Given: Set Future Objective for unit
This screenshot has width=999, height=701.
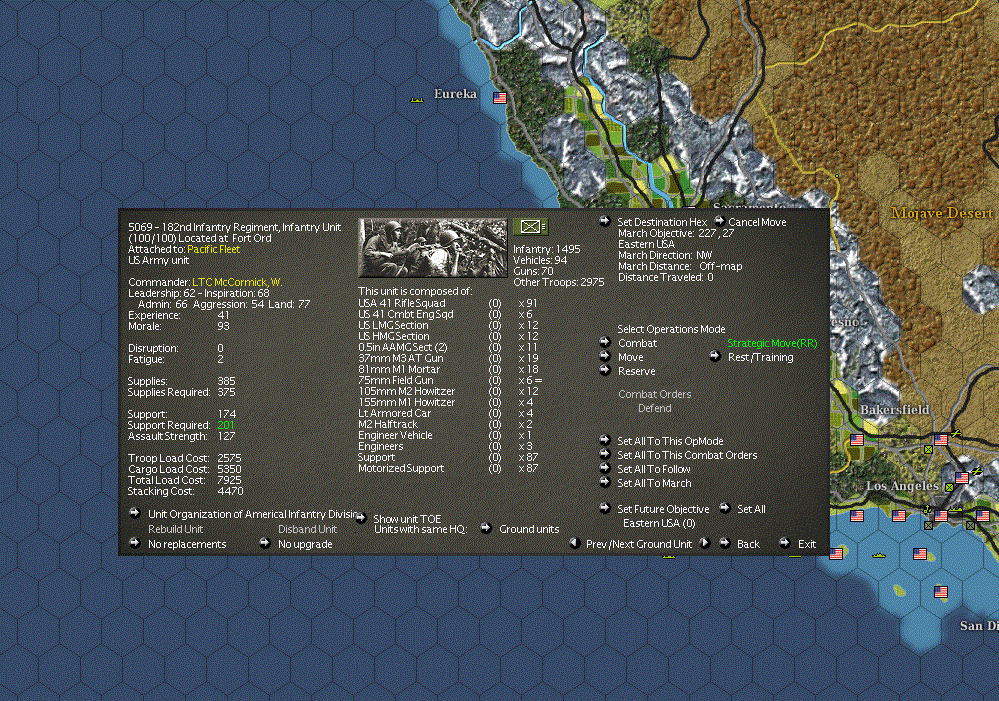Looking at the screenshot, I should pos(663,509).
